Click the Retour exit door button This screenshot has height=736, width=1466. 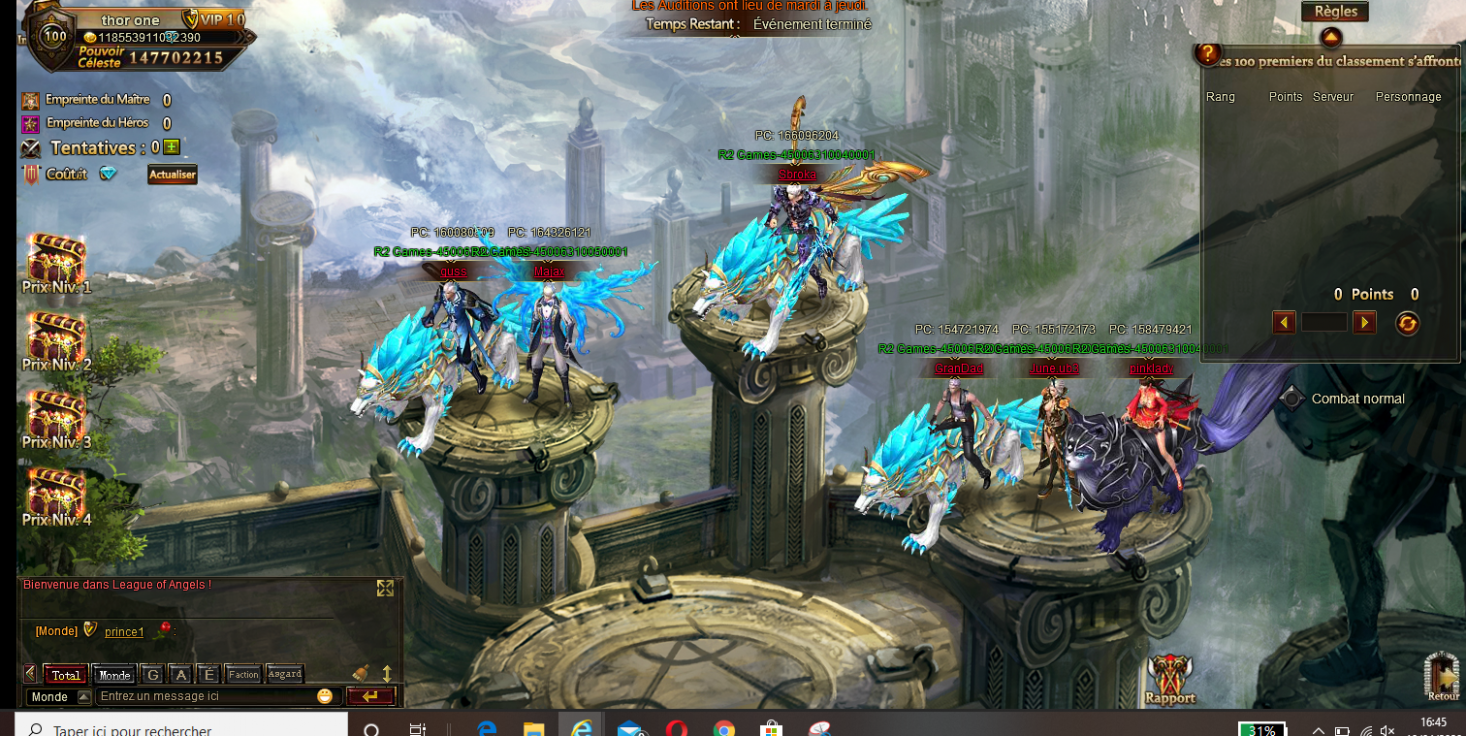(x=1442, y=676)
